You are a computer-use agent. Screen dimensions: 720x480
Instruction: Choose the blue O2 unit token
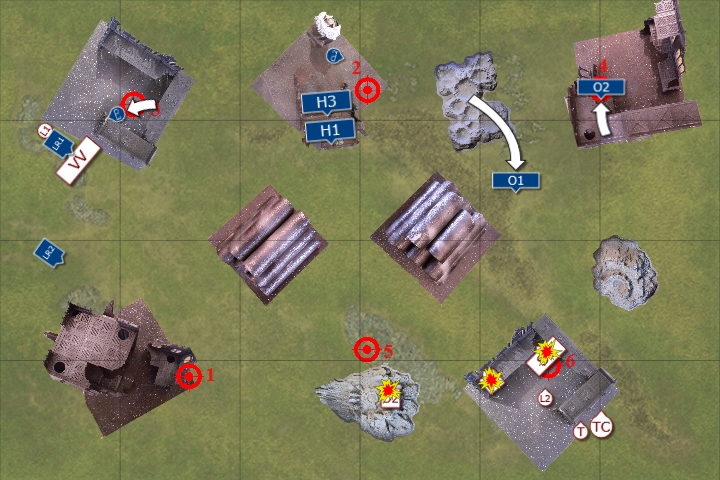pos(600,88)
